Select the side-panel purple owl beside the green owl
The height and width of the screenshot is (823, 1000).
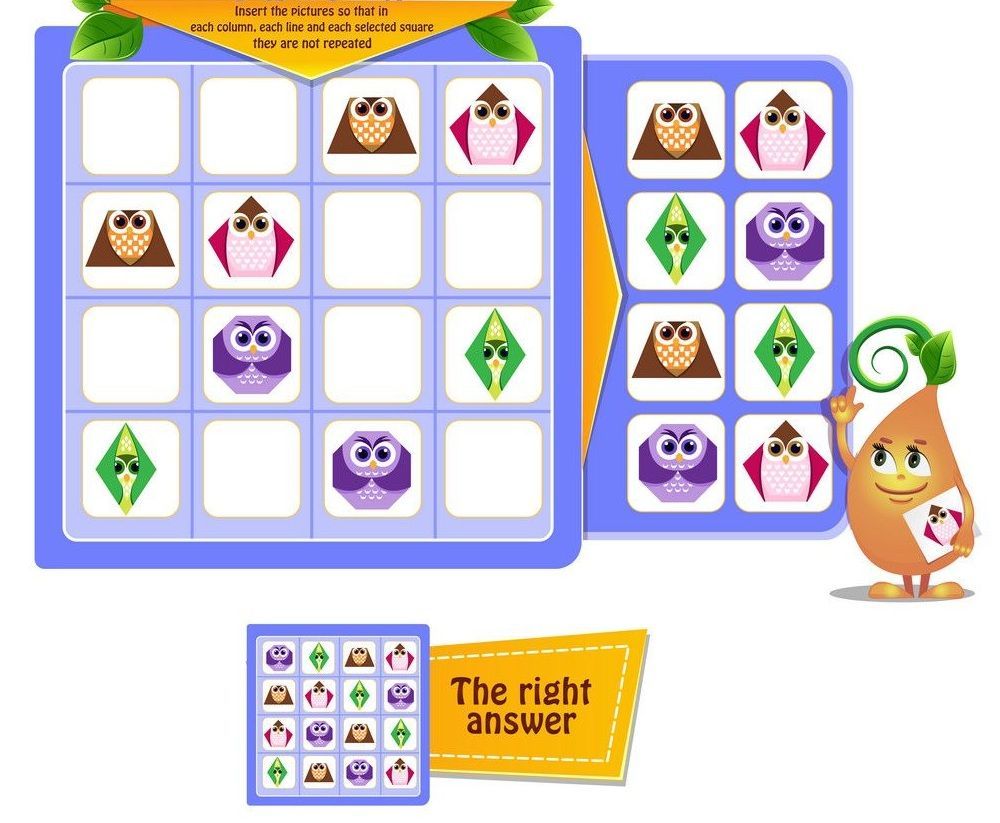coord(784,241)
